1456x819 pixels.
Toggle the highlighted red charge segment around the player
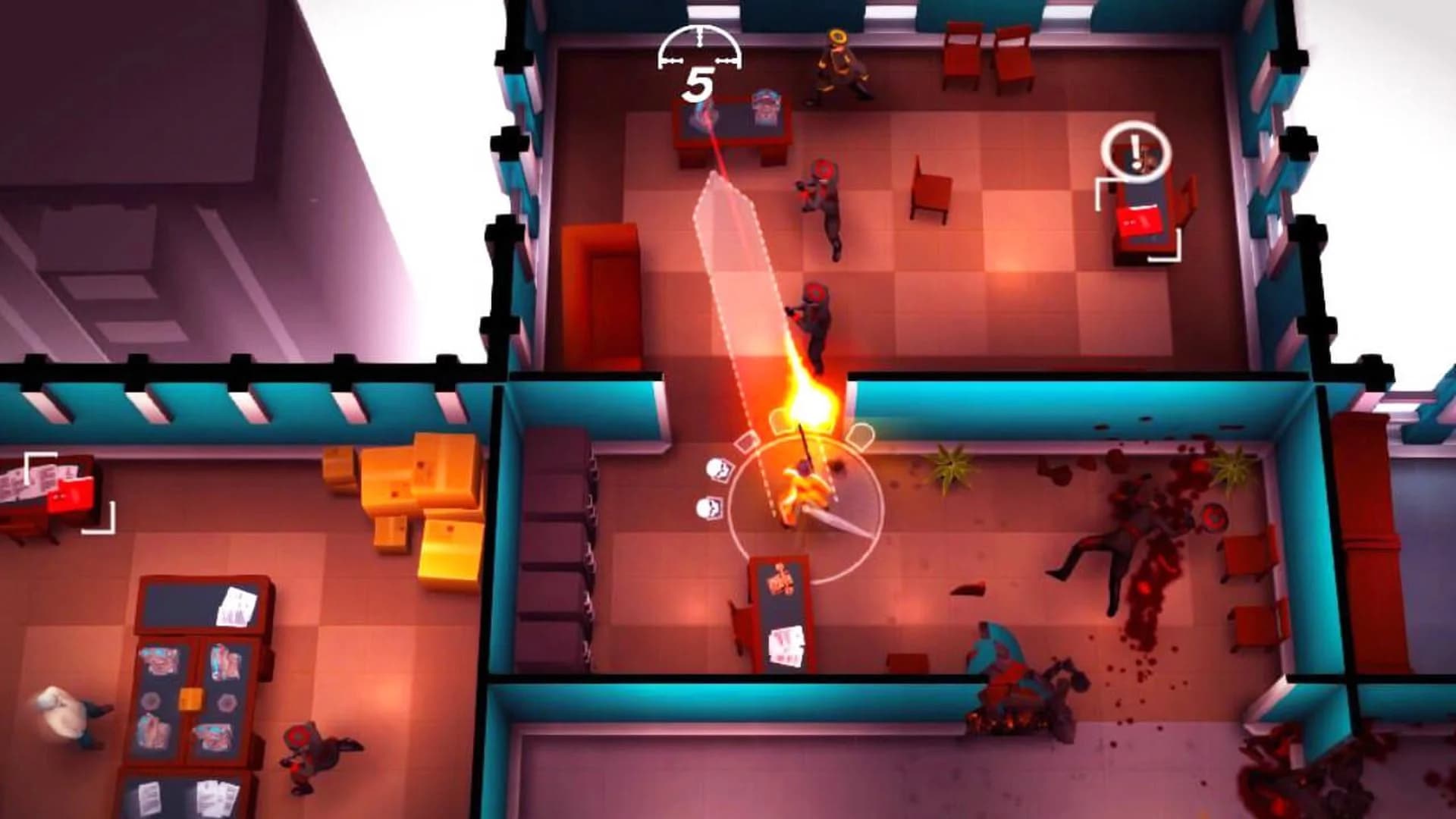[x=746, y=443]
